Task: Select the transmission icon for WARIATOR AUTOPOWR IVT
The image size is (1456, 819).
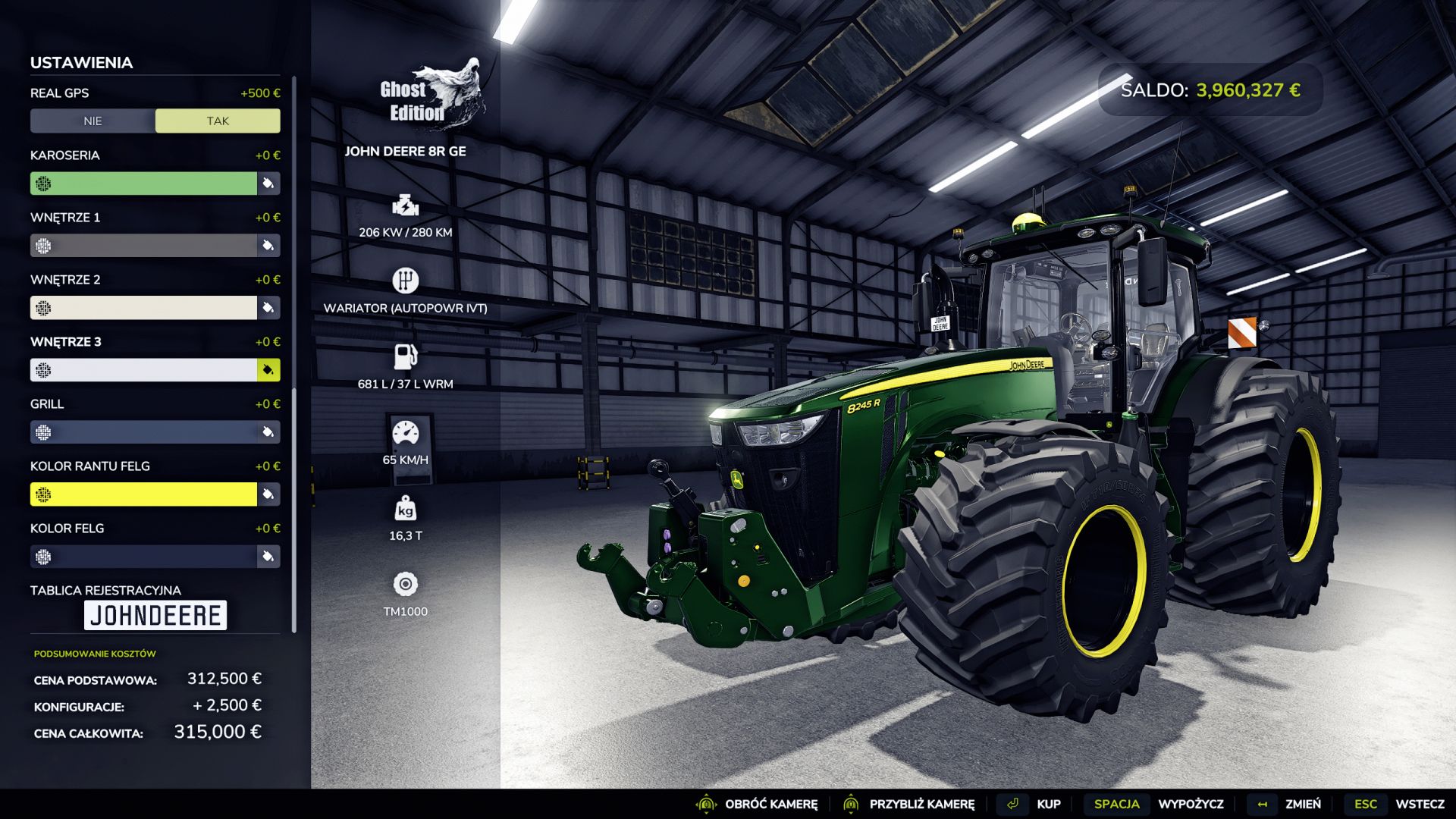Action: click(406, 281)
